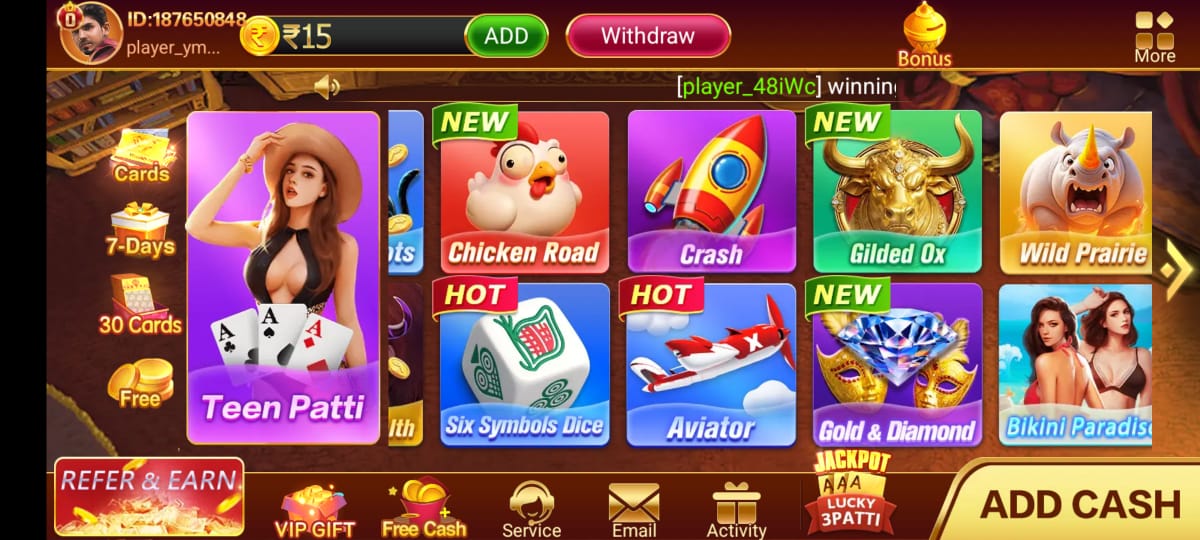Image resolution: width=1200 pixels, height=540 pixels.
Task: Open the Bonus pot
Action: pyautogui.click(x=924, y=36)
